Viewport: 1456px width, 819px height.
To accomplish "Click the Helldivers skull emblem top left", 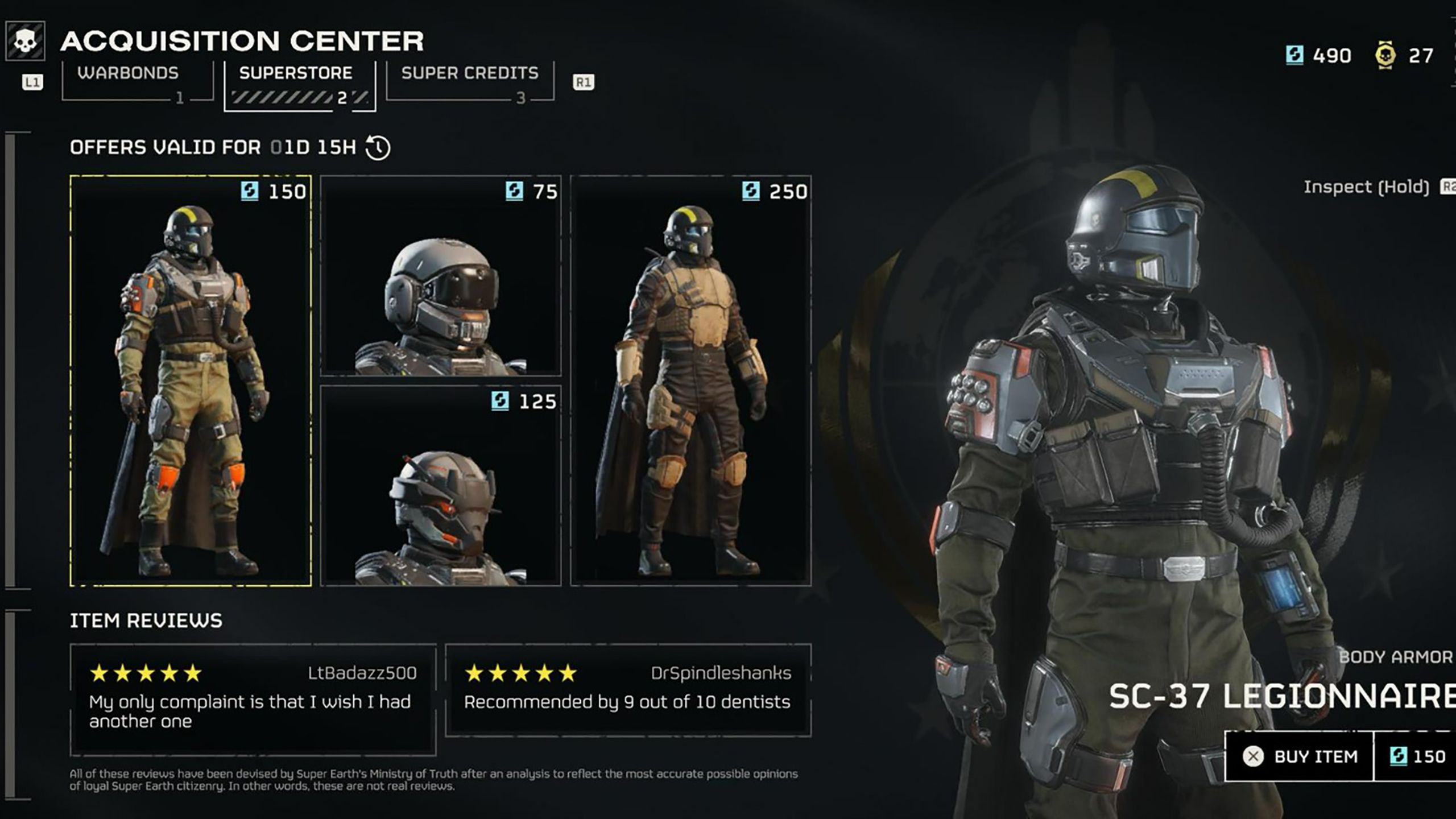I will [x=24, y=40].
